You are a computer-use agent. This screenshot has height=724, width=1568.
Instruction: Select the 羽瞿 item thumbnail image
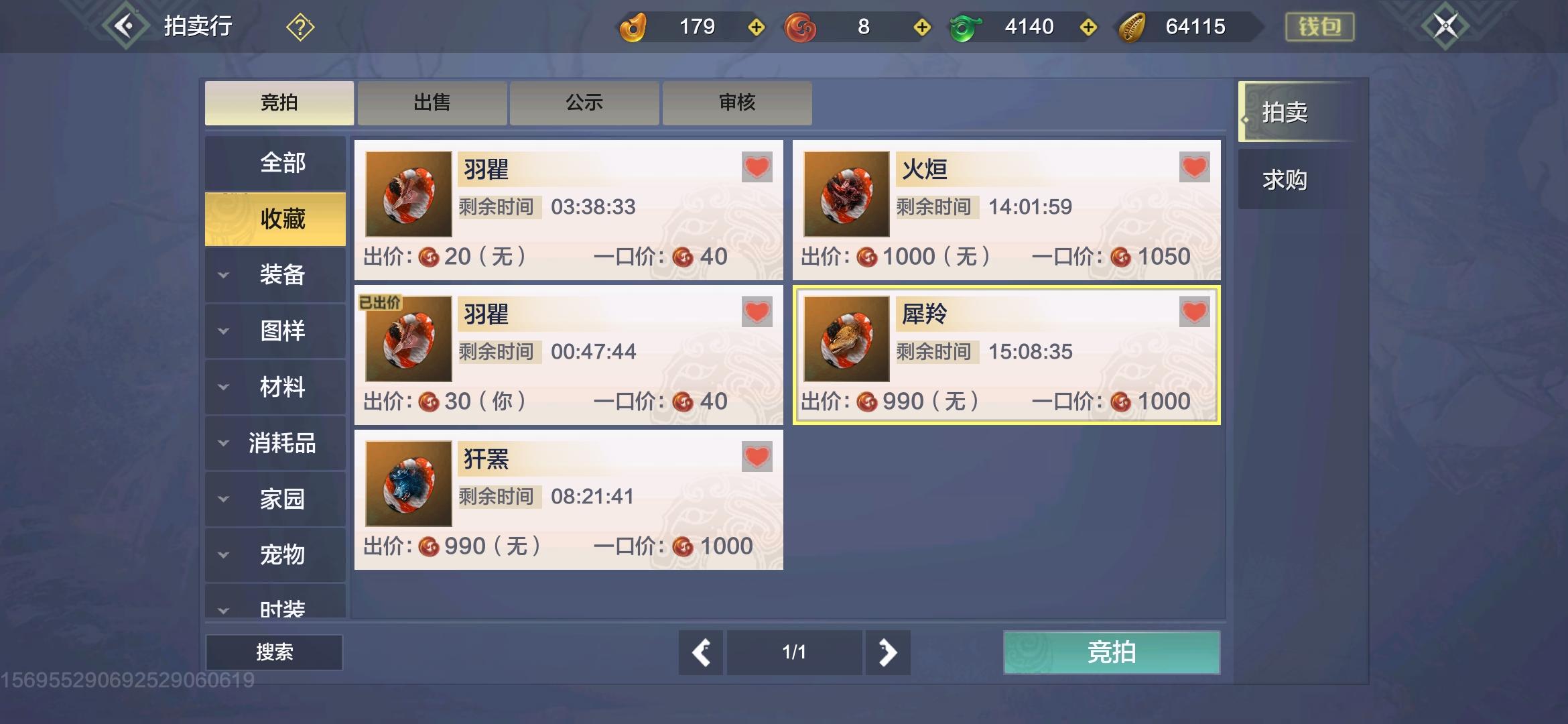pyautogui.click(x=407, y=194)
